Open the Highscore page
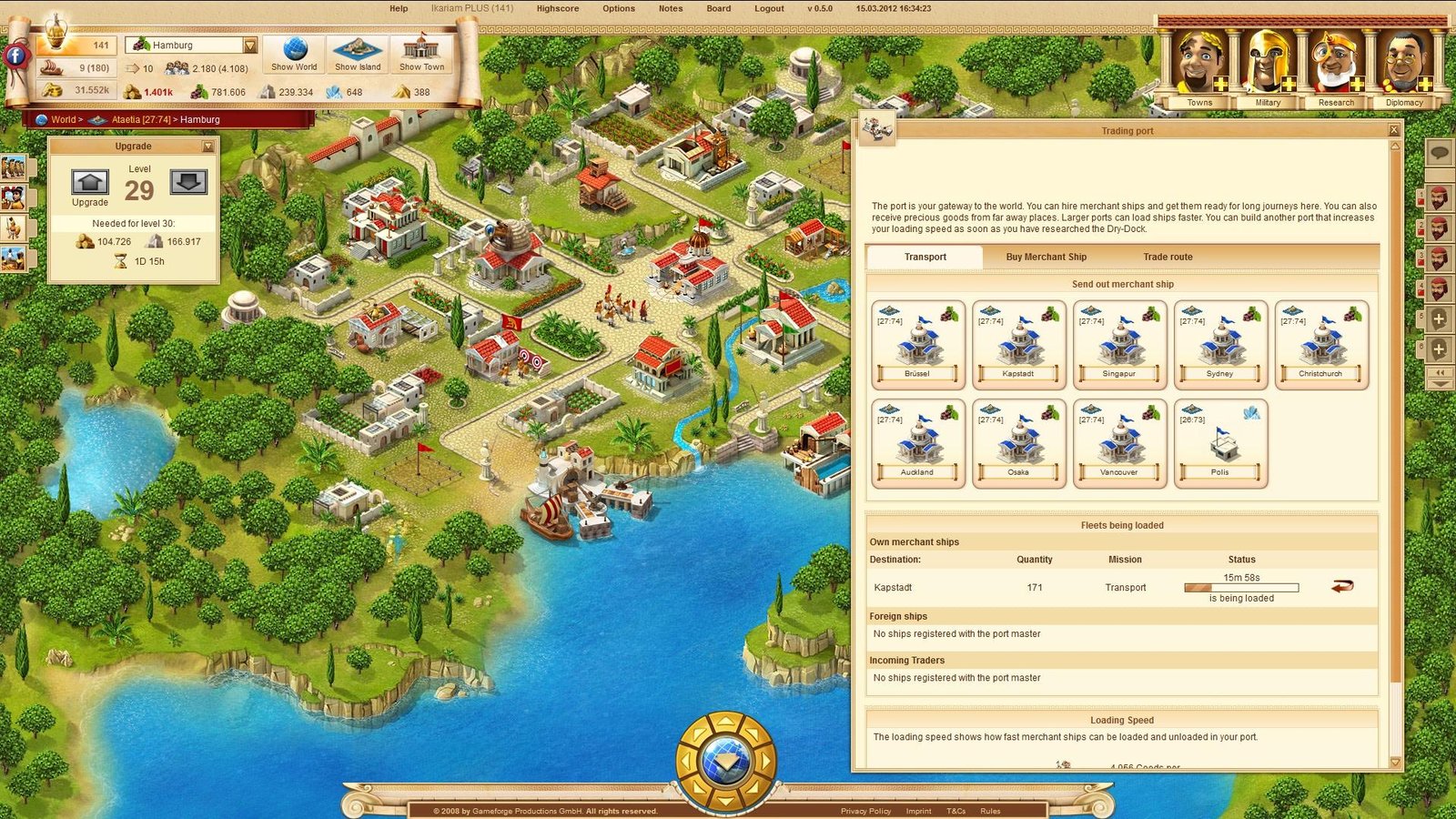Image resolution: width=1456 pixels, height=819 pixels. [557, 9]
